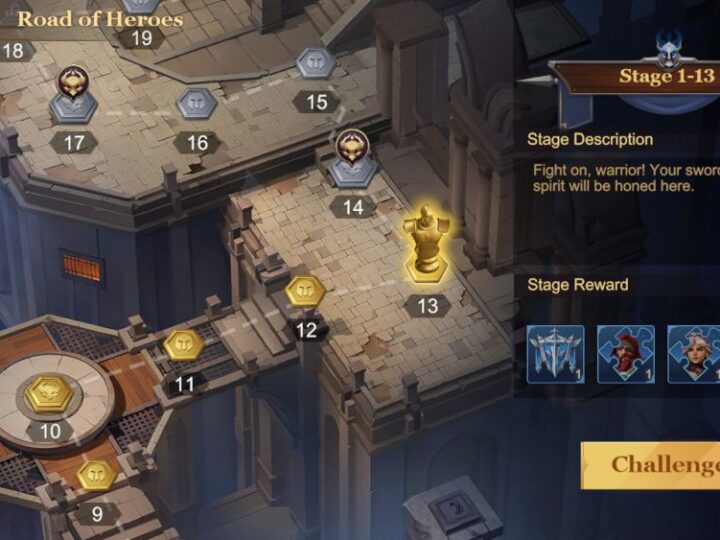Inspect the orange-haired hero shard reward
Image resolution: width=720 pixels, height=540 pixels.
coord(695,354)
